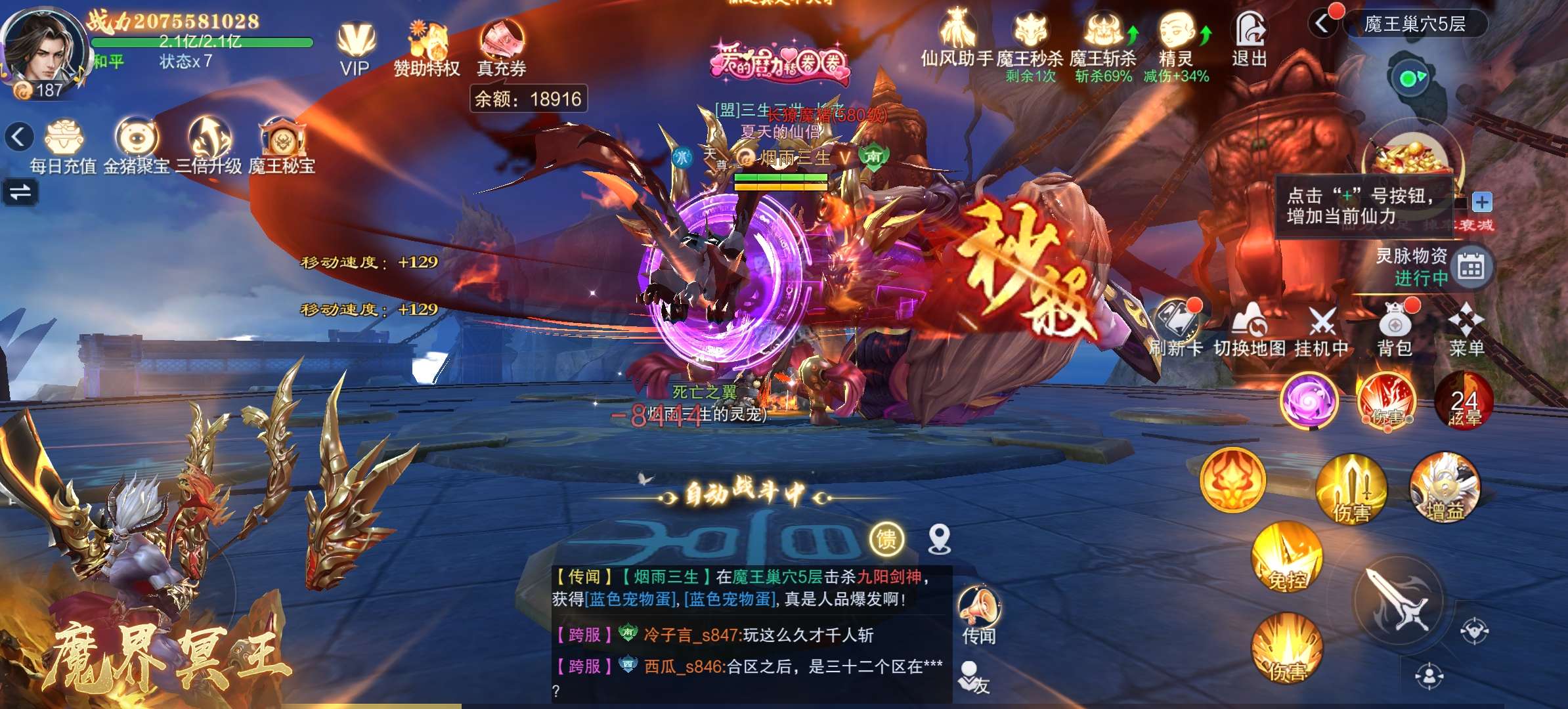
Task: Select 切换地图 switch map
Action: click(x=1249, y=330)
